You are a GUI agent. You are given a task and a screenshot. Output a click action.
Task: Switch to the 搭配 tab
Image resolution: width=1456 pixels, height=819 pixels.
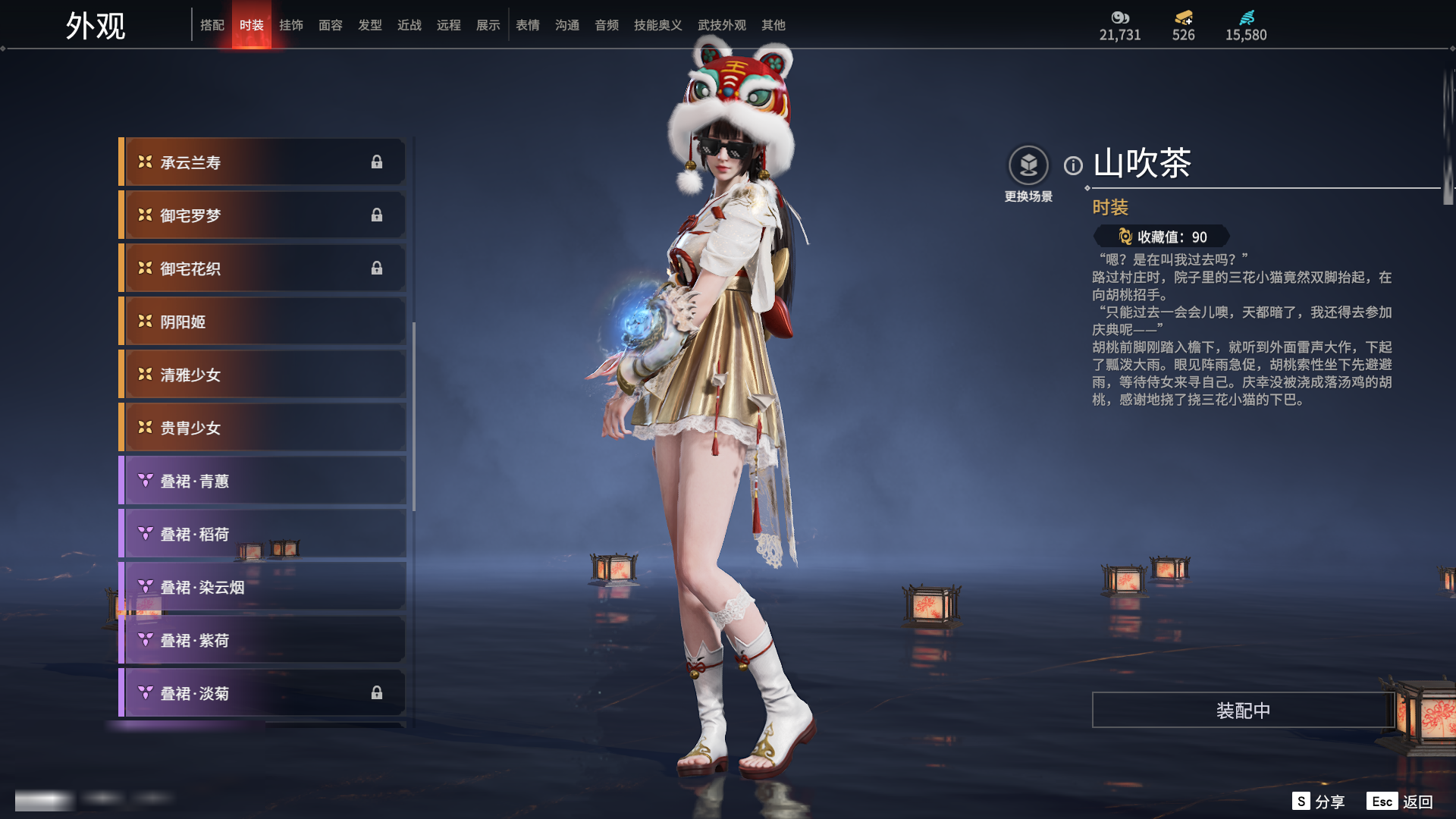point(212,25)
